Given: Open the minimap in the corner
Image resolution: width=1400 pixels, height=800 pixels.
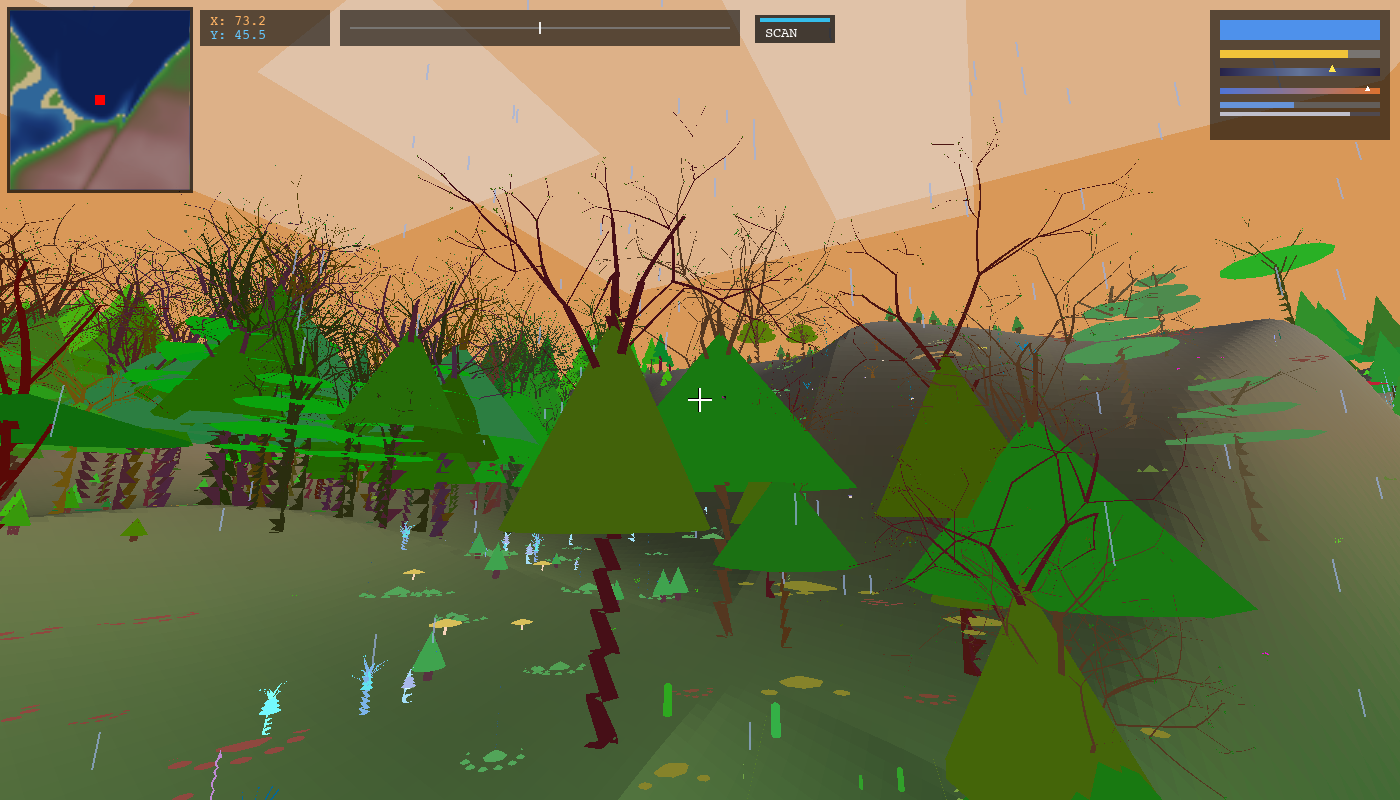Looking at the screenshot, I should [100, 100].
